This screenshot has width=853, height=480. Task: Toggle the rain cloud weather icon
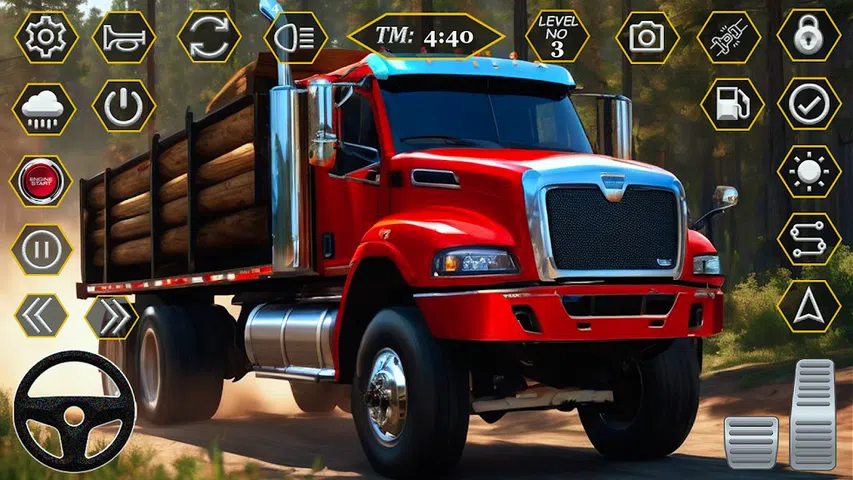[43, 108]
